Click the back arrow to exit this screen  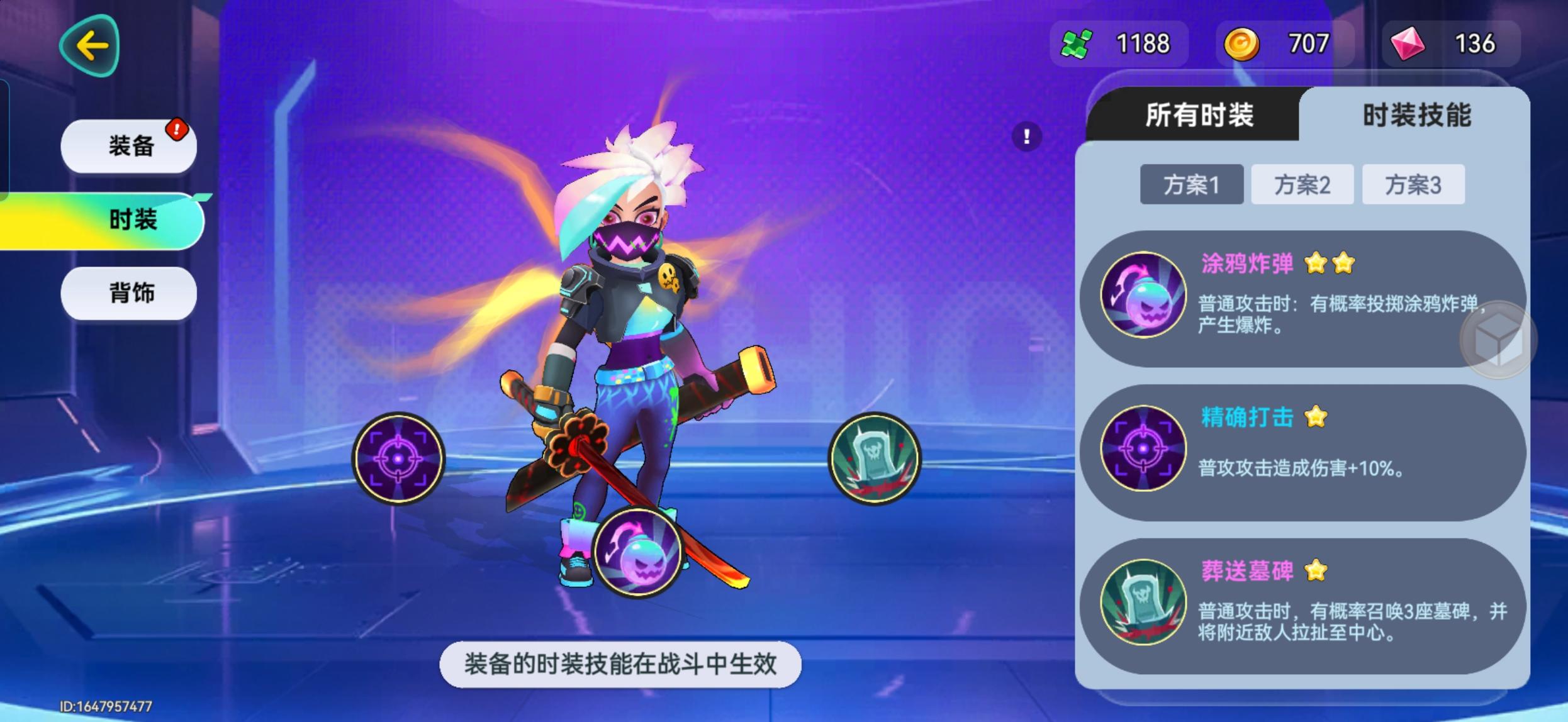(90, 46)
